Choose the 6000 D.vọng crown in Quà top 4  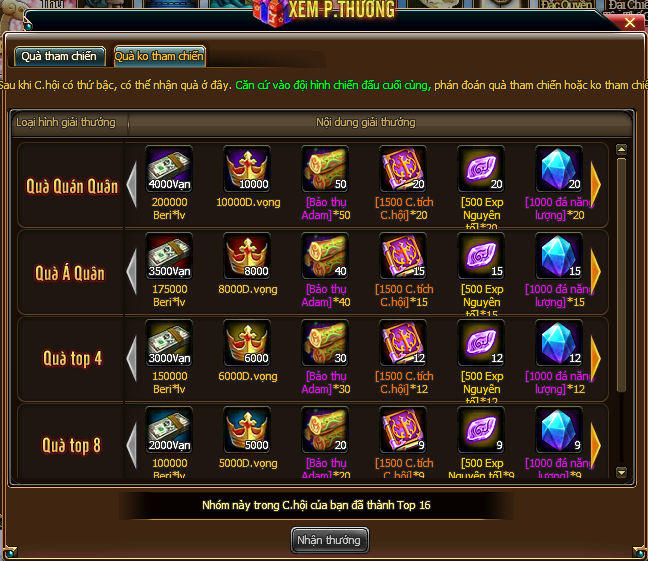(x=247, y=345)
